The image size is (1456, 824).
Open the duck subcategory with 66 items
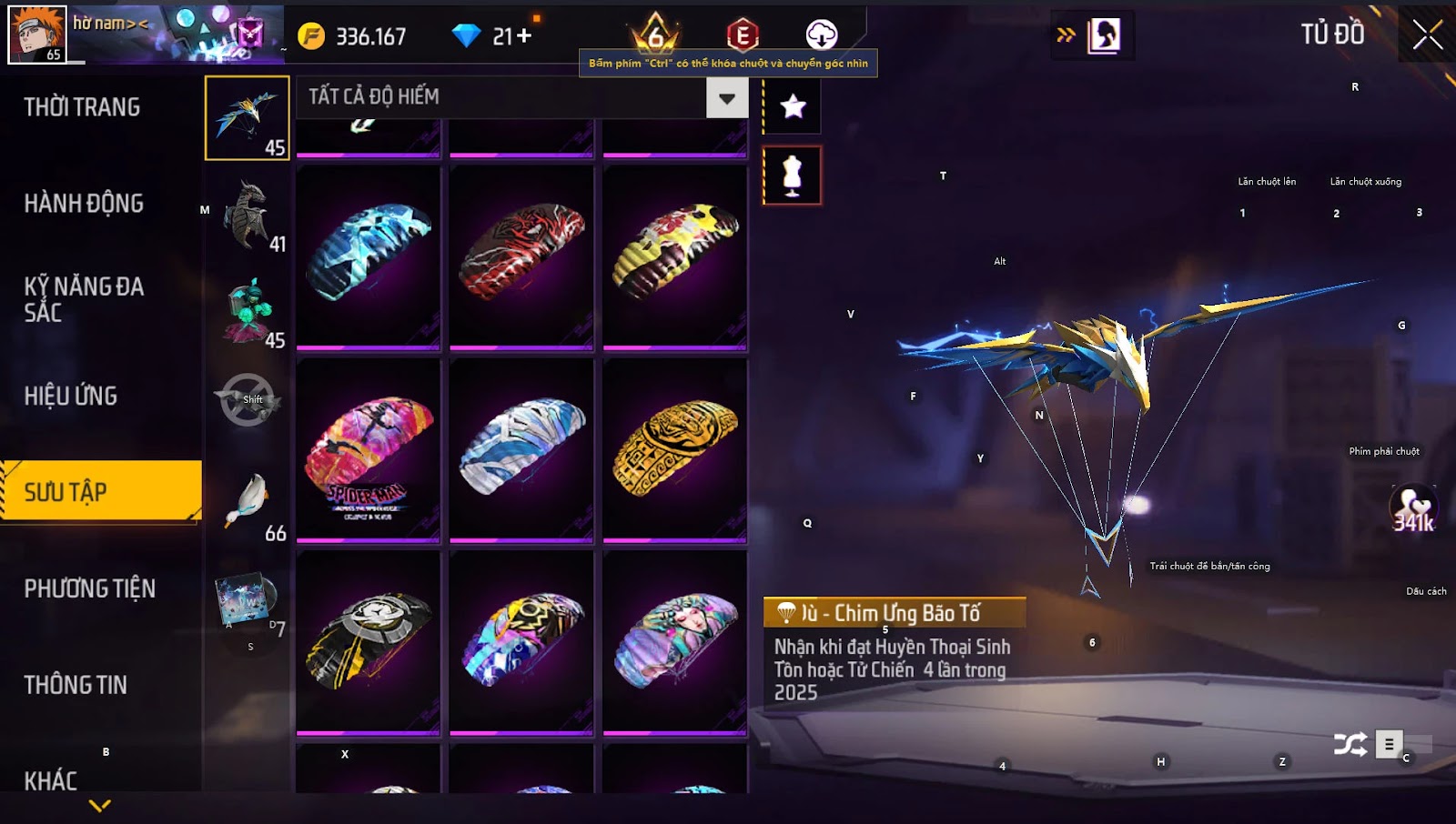[x=248, y=504]
